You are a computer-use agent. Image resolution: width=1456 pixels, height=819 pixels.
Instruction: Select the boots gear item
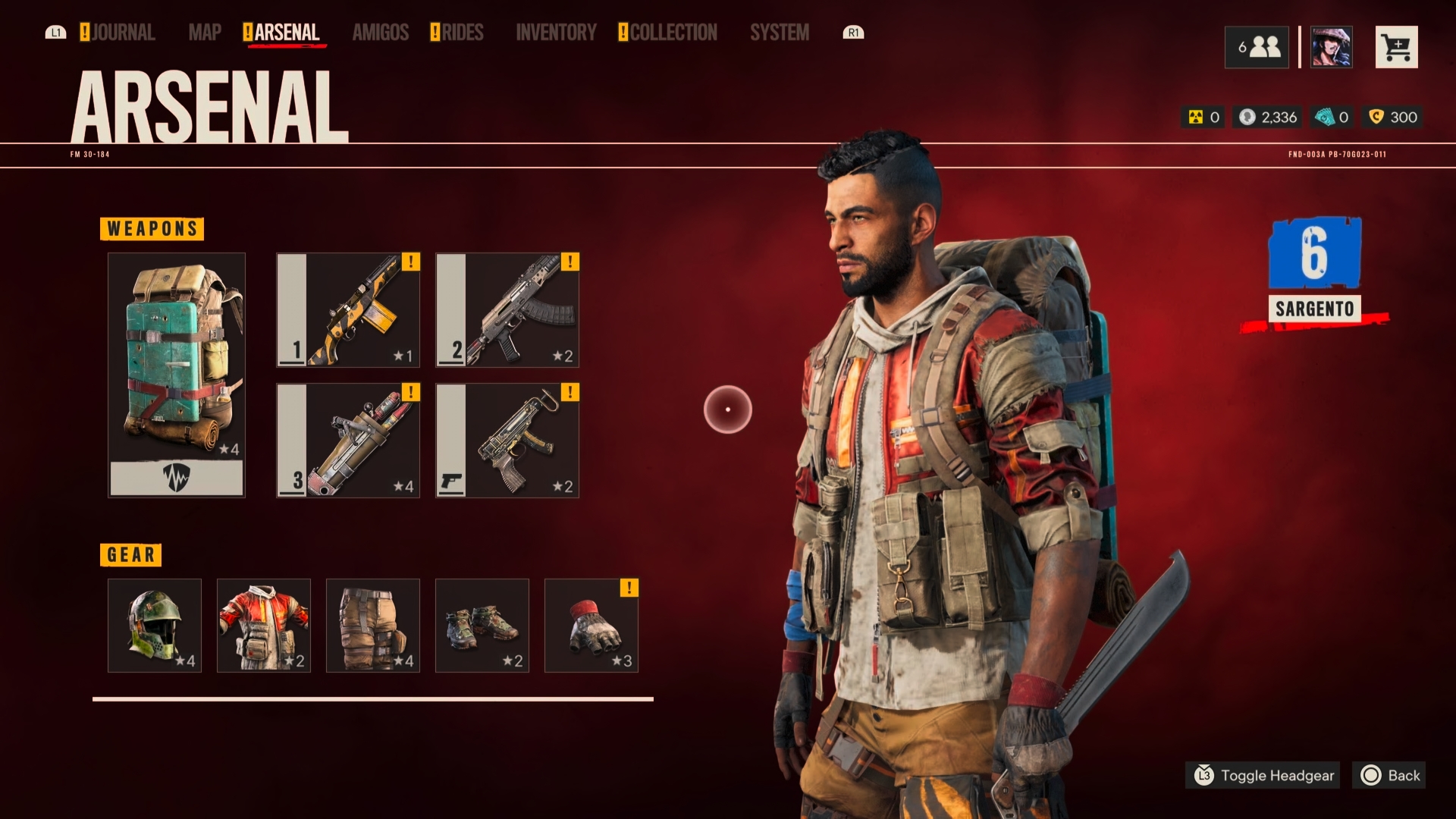pos(482,626)
